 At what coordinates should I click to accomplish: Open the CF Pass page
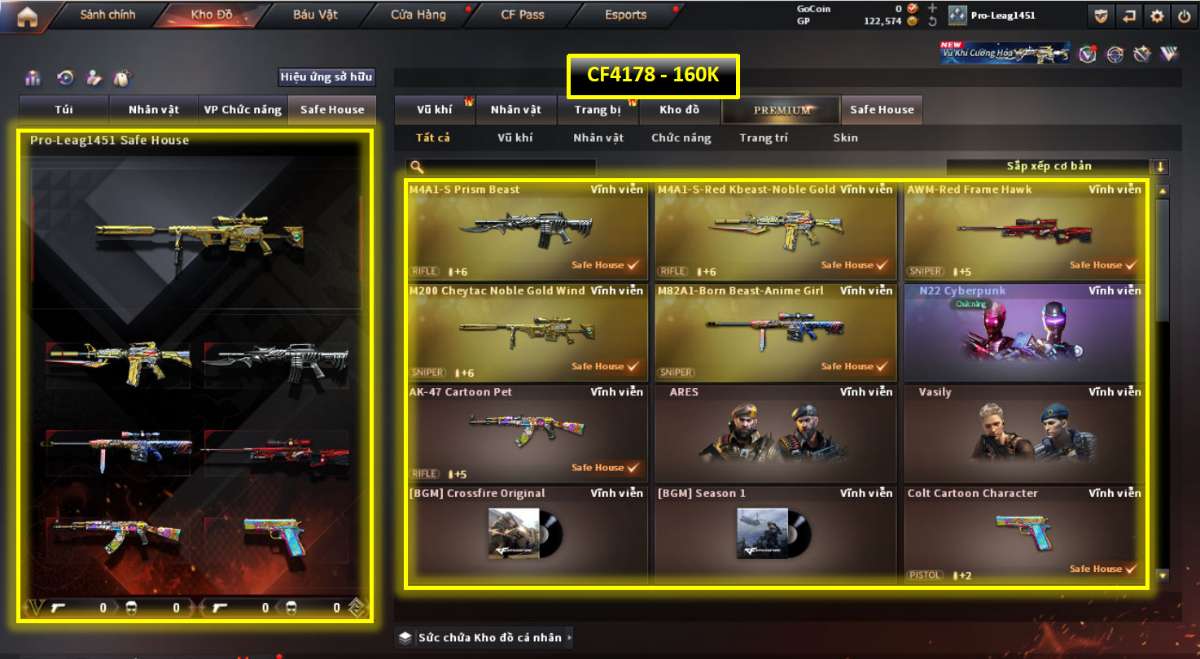(x=522, y=15)
